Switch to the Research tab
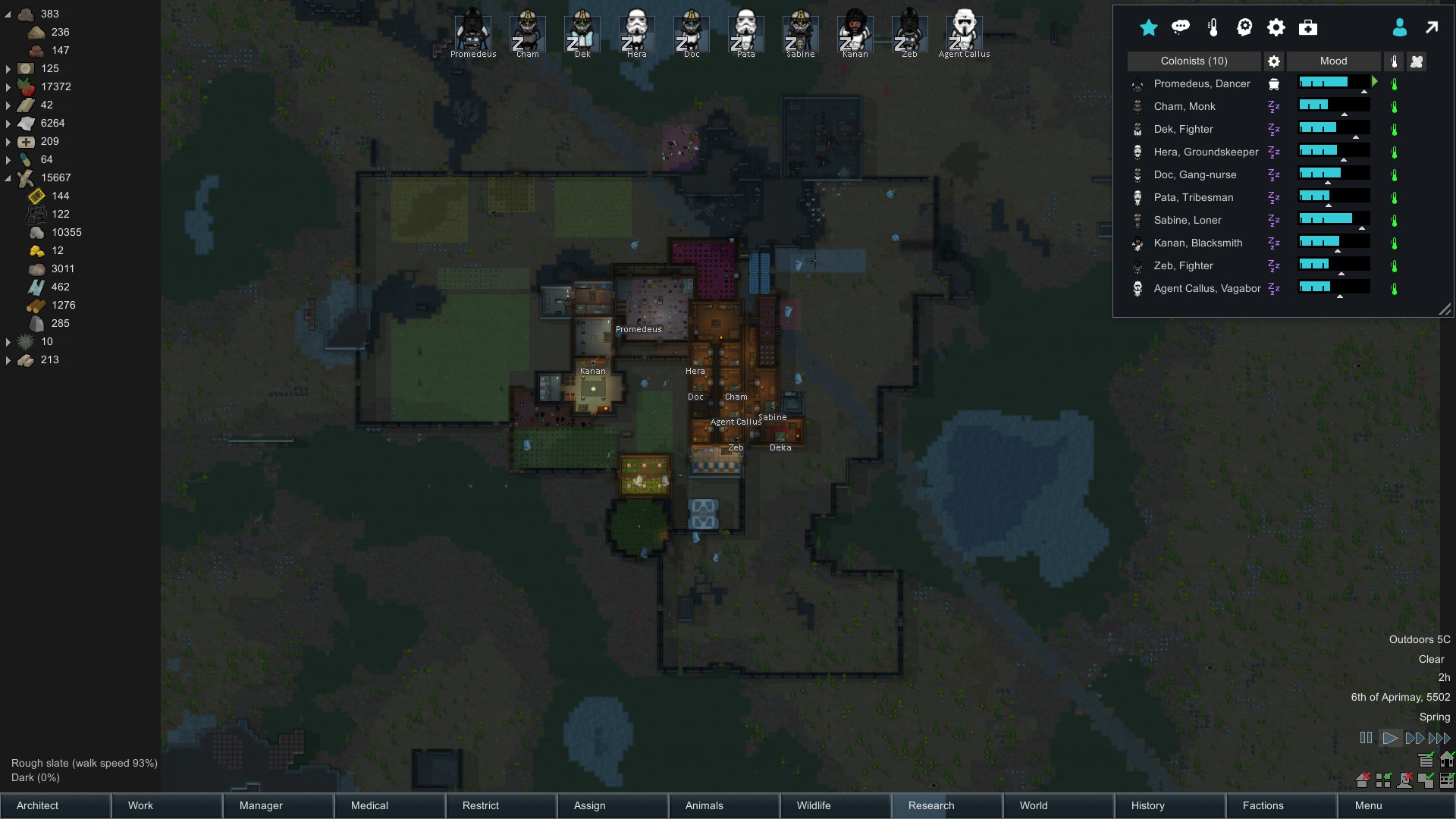 click(930, 805)
